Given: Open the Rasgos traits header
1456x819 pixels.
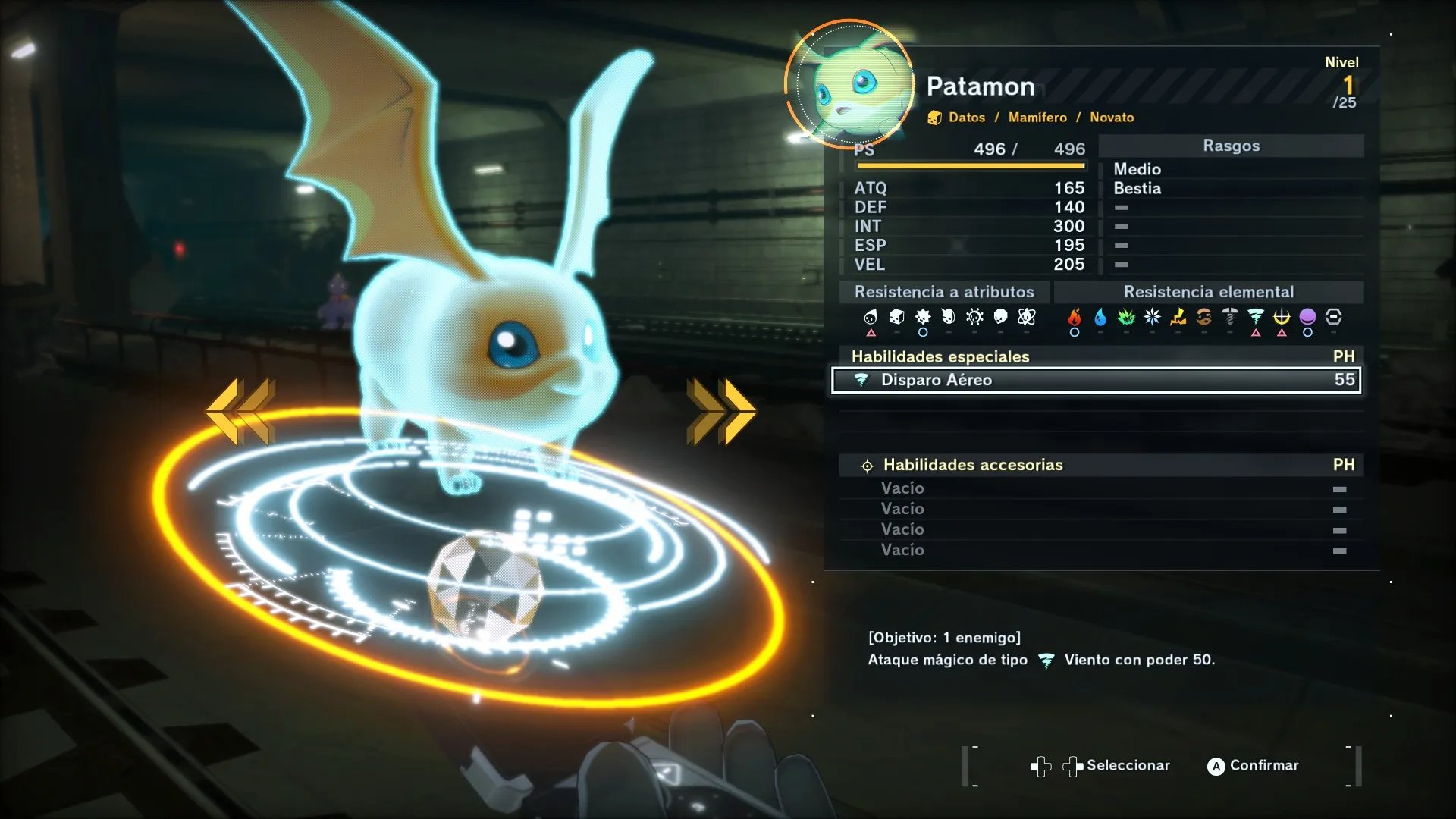Looking at the screenshot, I should click(x=1231, y=146).
